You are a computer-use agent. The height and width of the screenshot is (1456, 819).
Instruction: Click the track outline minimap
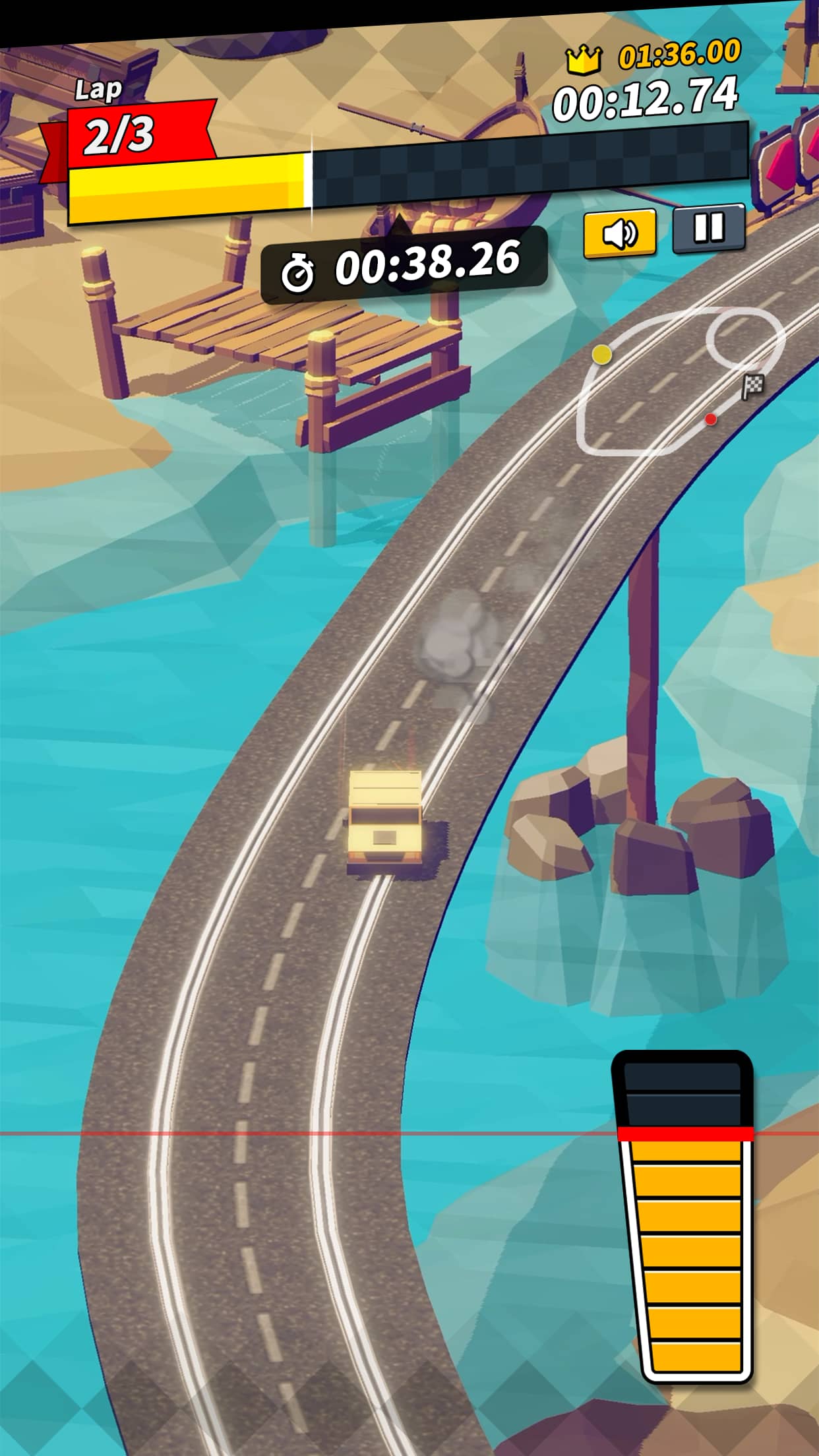[x=678, y=379]
